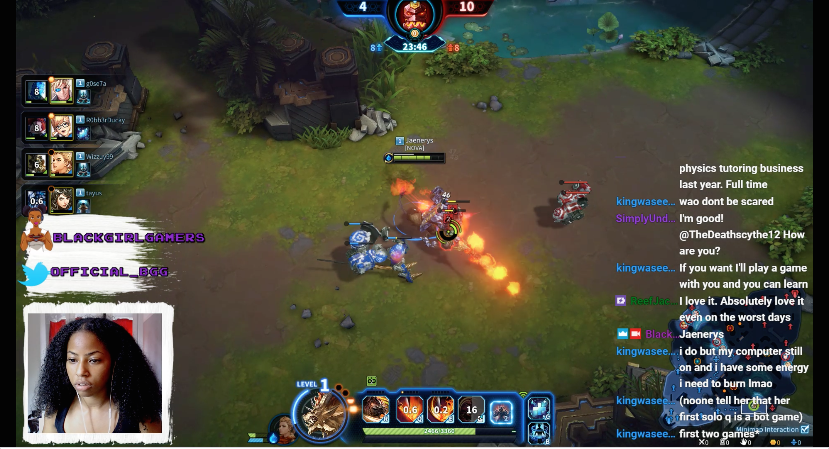829x449 pixels.
Task: Click the small red-haired character portrait
Action: pos(285,431)
